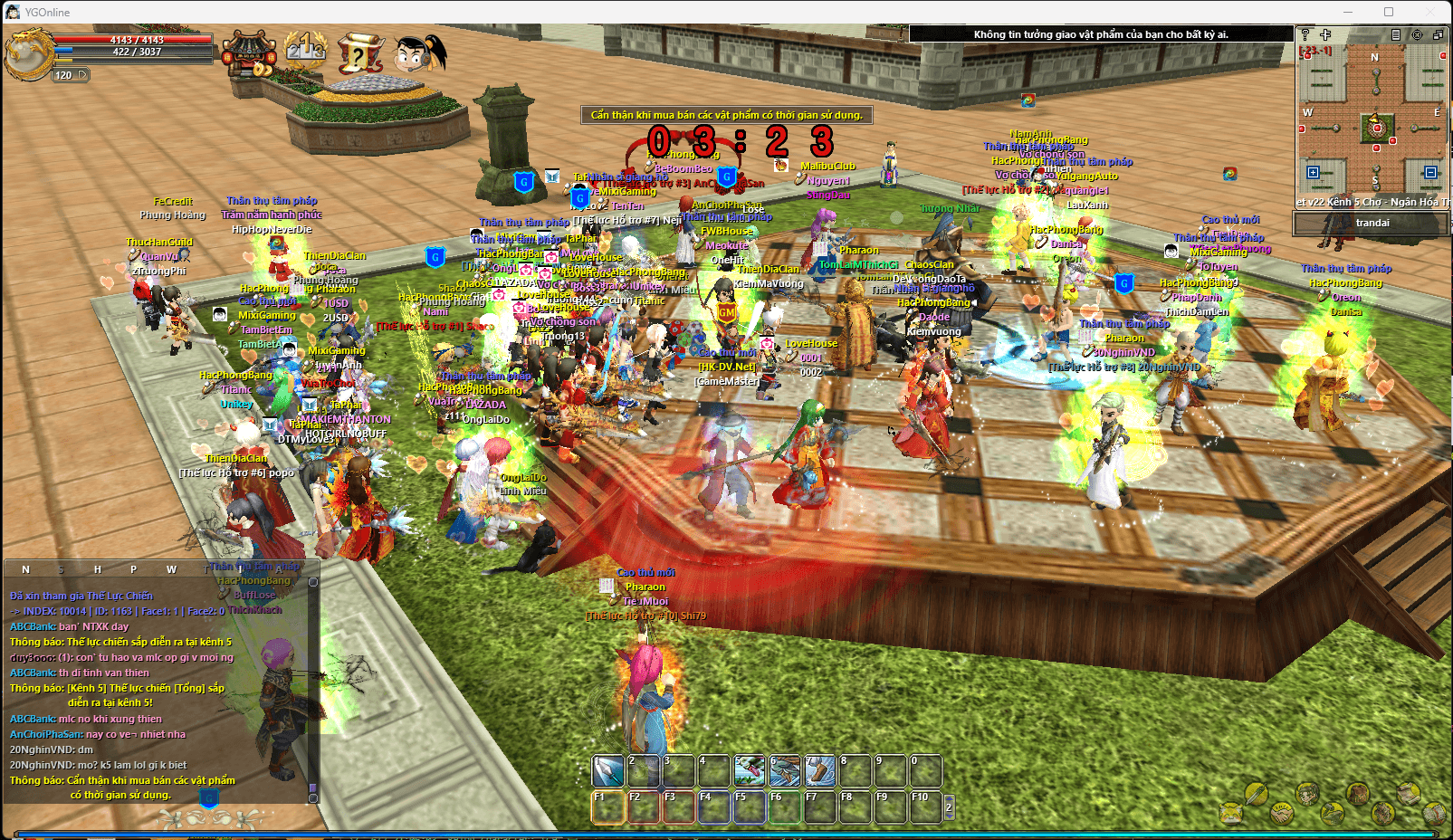Toggle the help question mark above the minimap

click(1305, 35)
